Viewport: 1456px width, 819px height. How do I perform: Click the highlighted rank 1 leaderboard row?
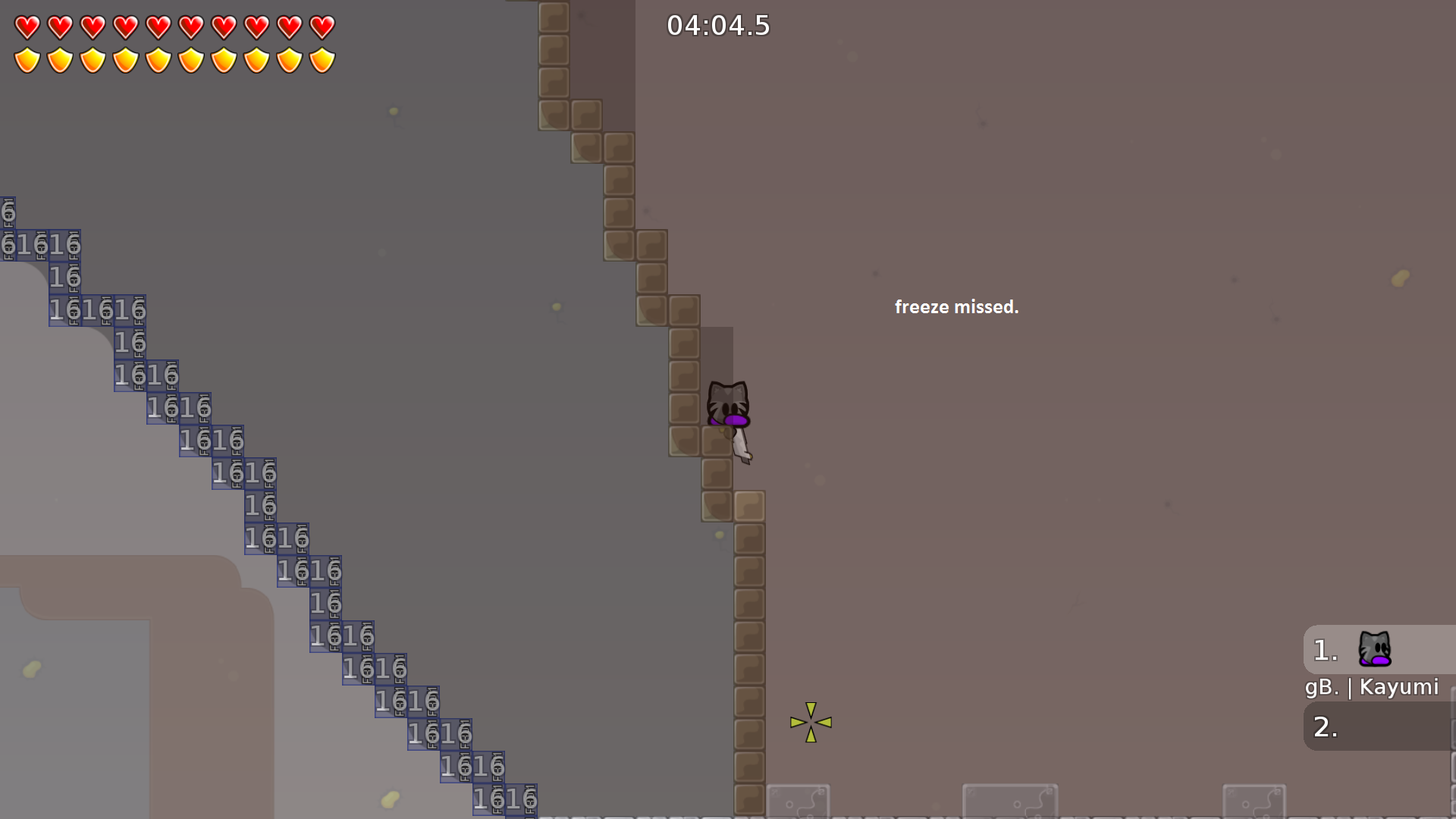click(x=1380, y=650)
